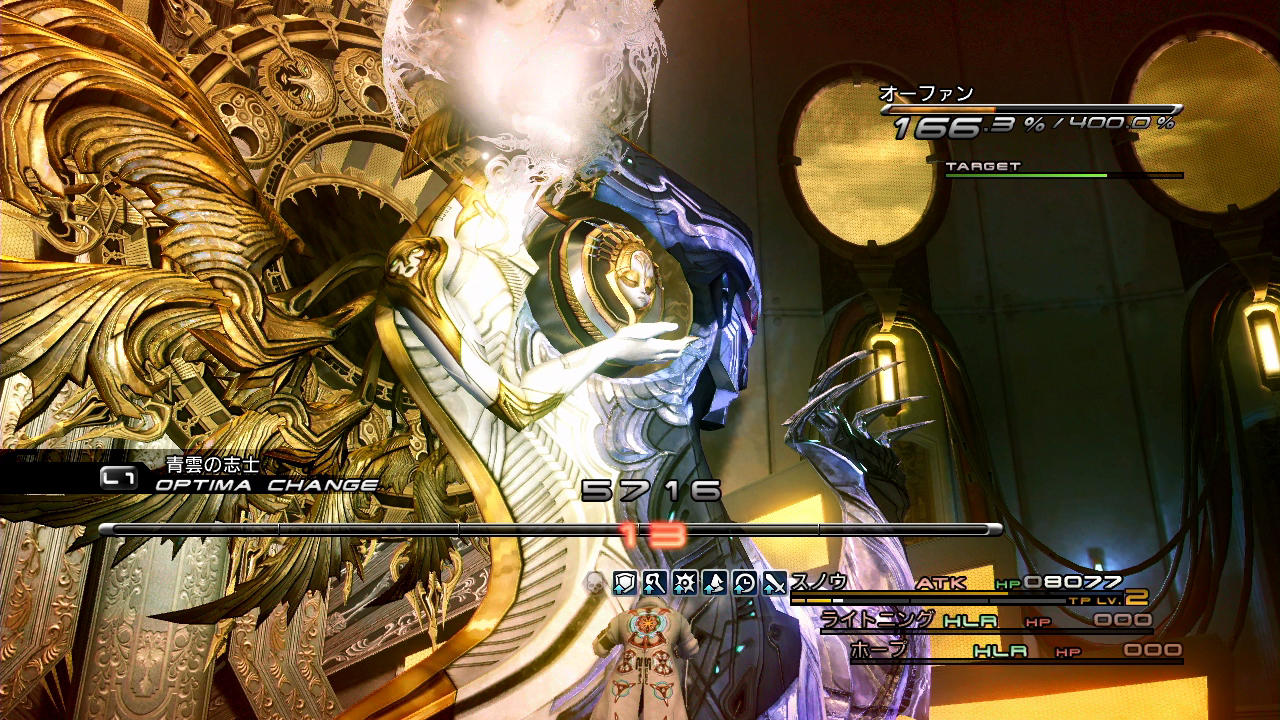
Task: Click the sword Bravery buff icon
Action: [775, 583]
